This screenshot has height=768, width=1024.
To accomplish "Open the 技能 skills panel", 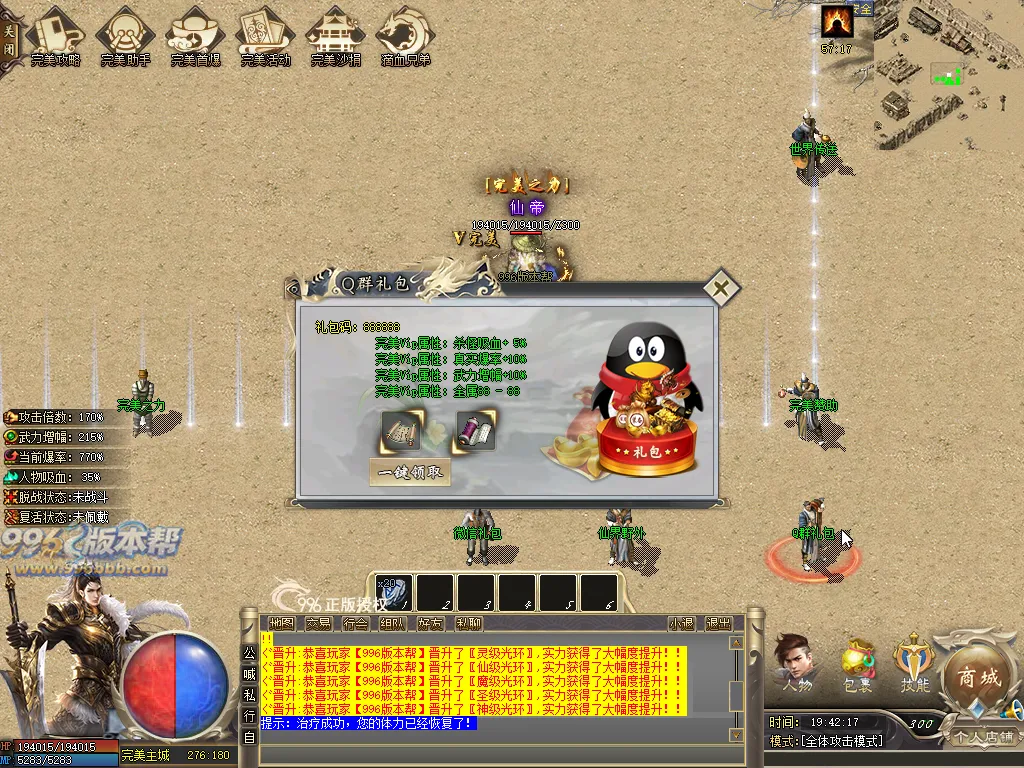I will pyautogui.click(x=915, y=662).
